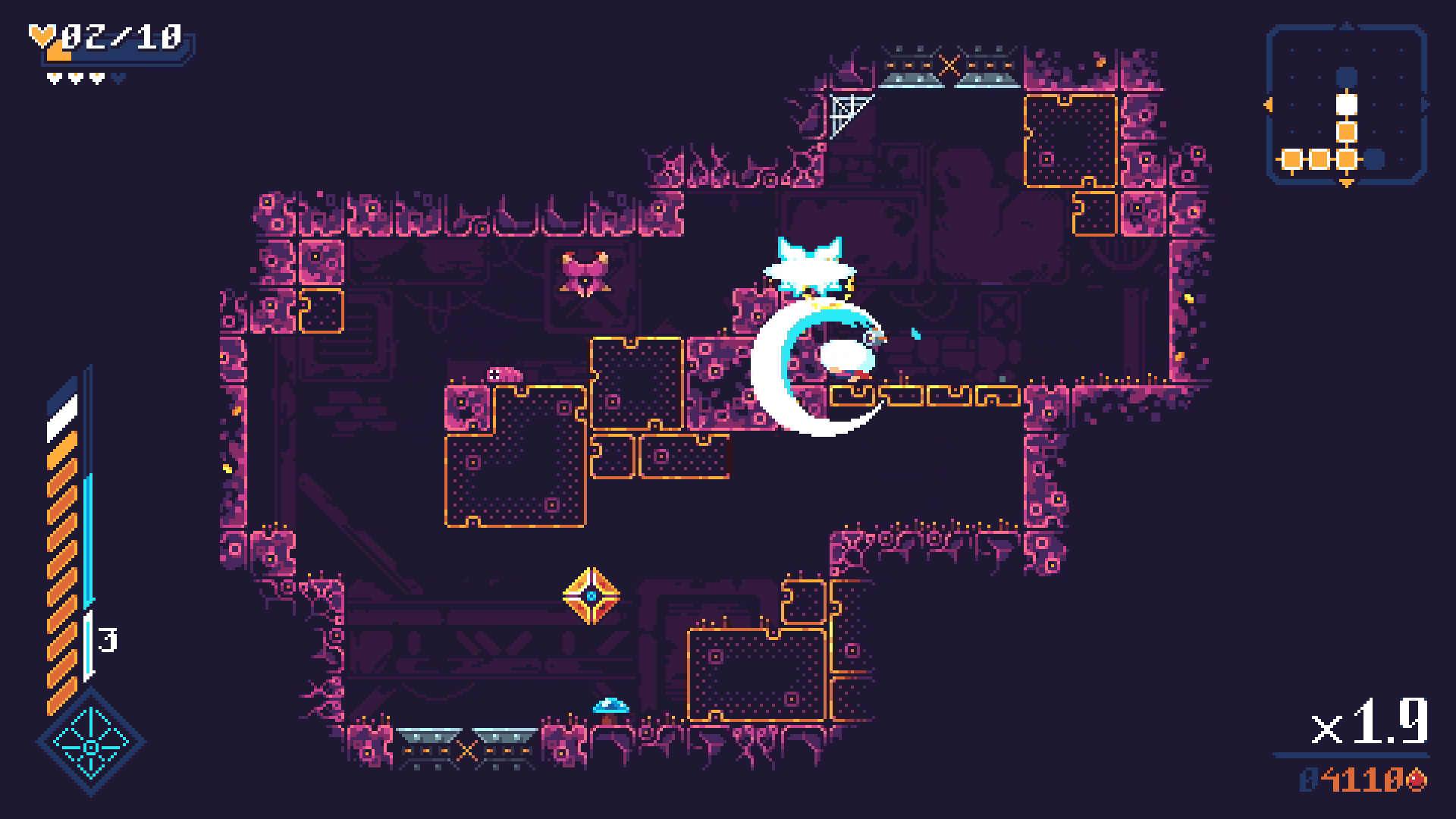Click the yellow arrow on the minimap's left edge

[x=1268, y=106]
